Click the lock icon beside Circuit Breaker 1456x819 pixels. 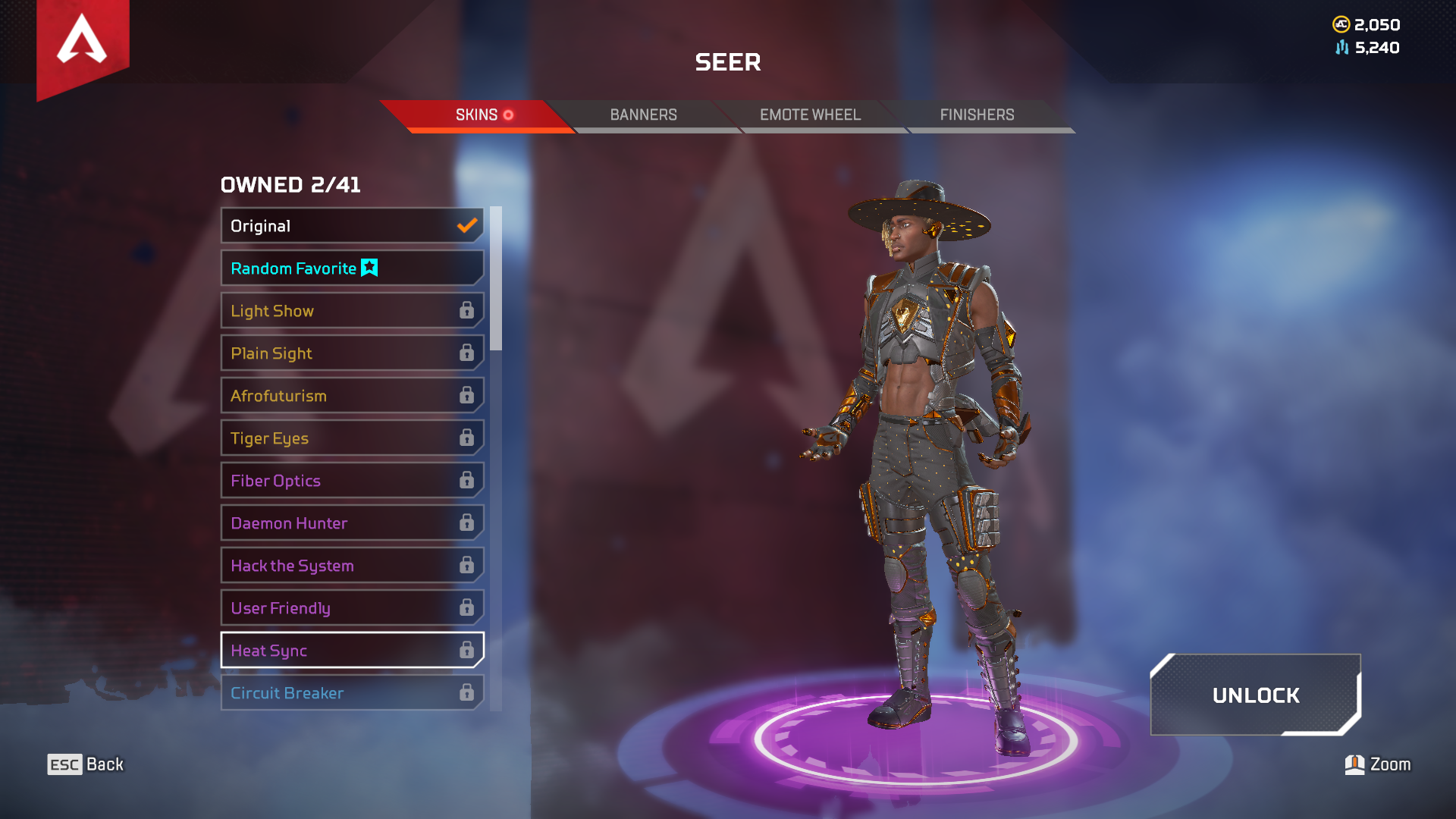(466, 692)
